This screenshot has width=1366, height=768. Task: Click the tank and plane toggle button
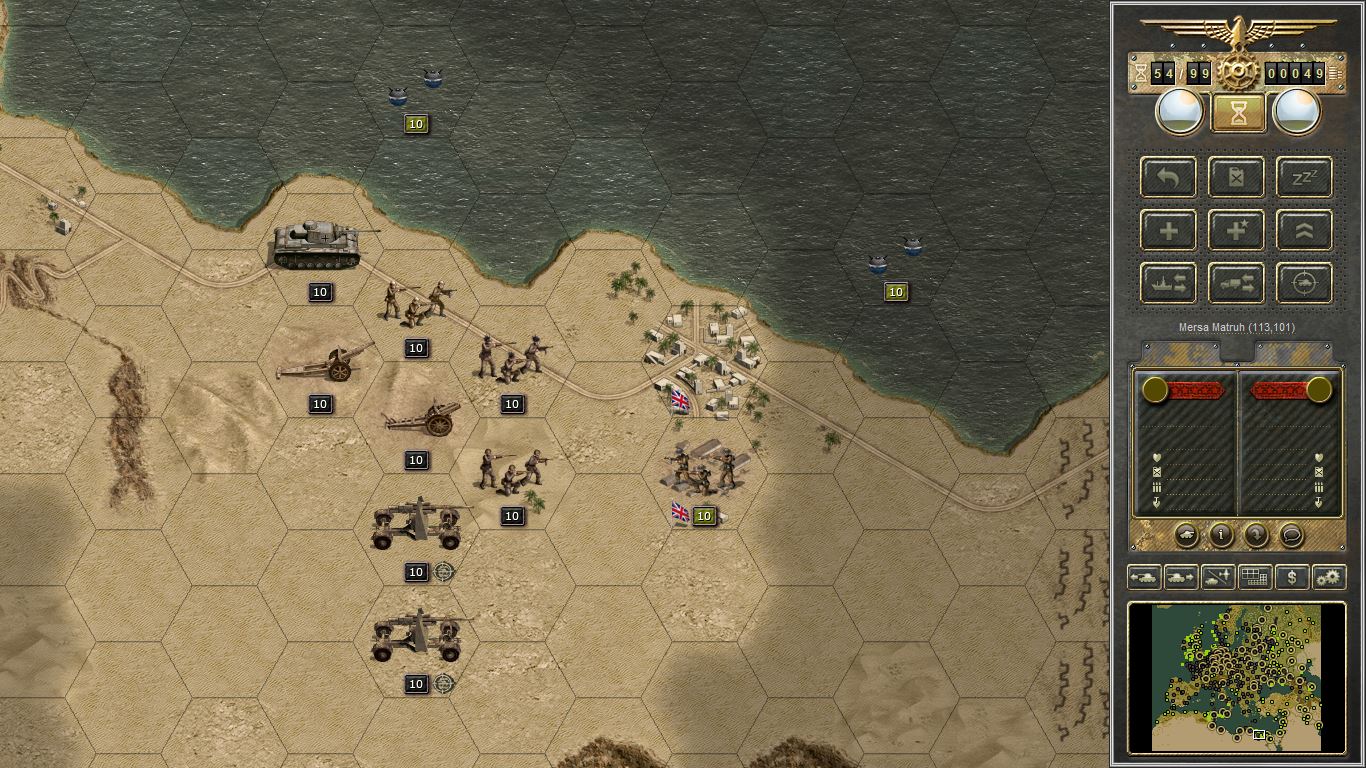[x=1218, y=577]
